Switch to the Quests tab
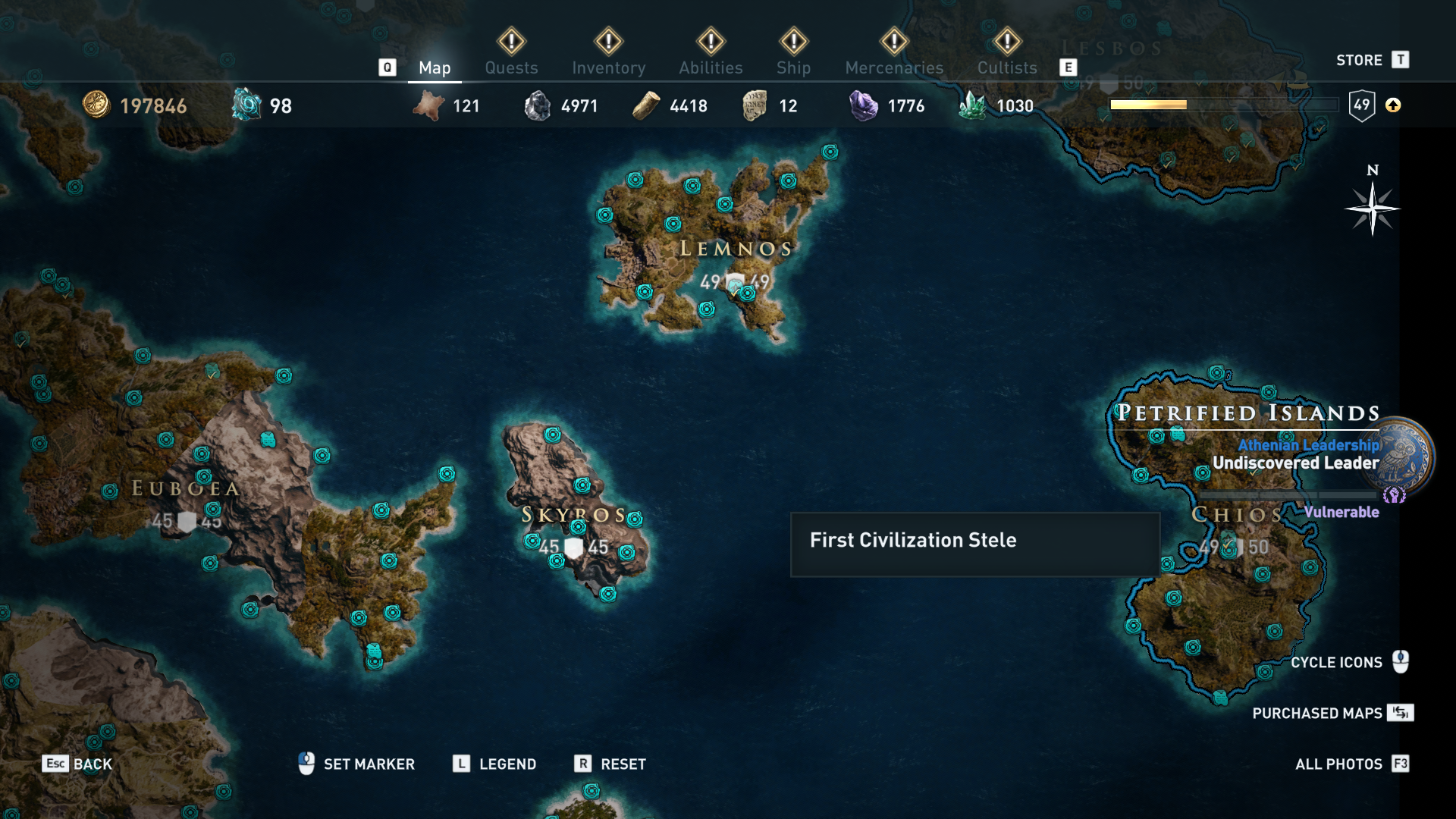 point(511,67)
